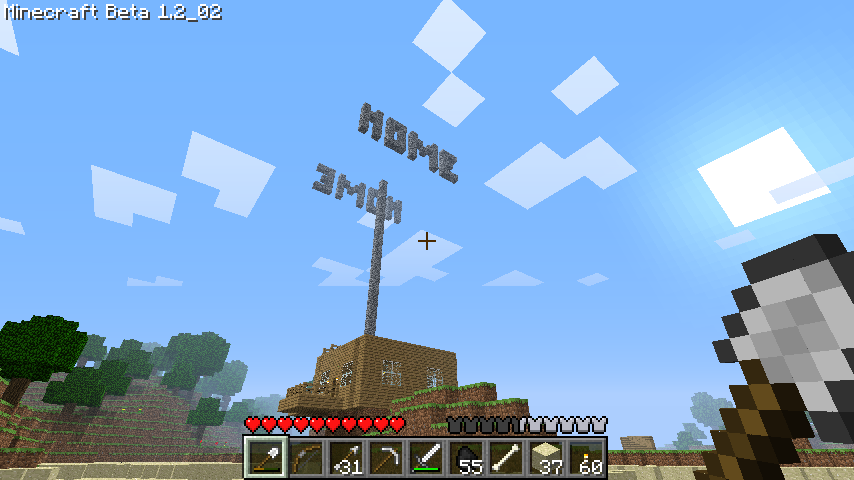Select the iron shovel hotbar slot
Viewport: 854px width, 480px height.
pos(265,458)
